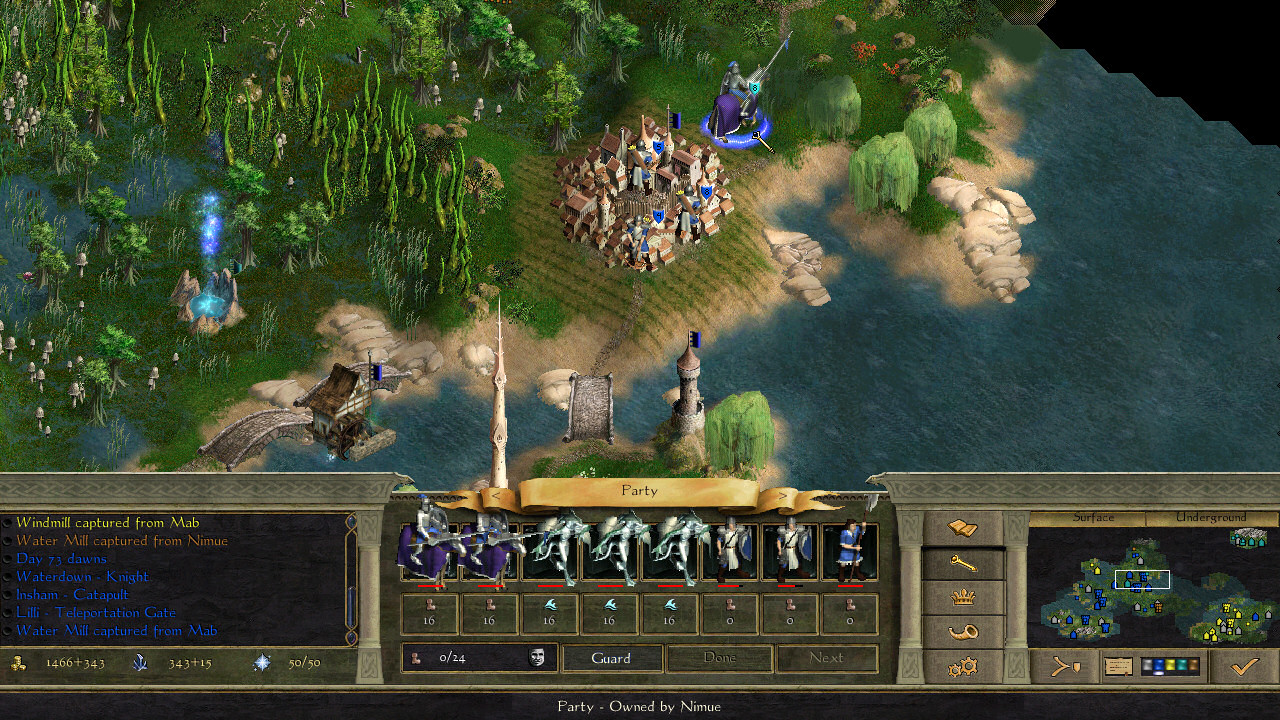Open the spellbook

(962, 527)
